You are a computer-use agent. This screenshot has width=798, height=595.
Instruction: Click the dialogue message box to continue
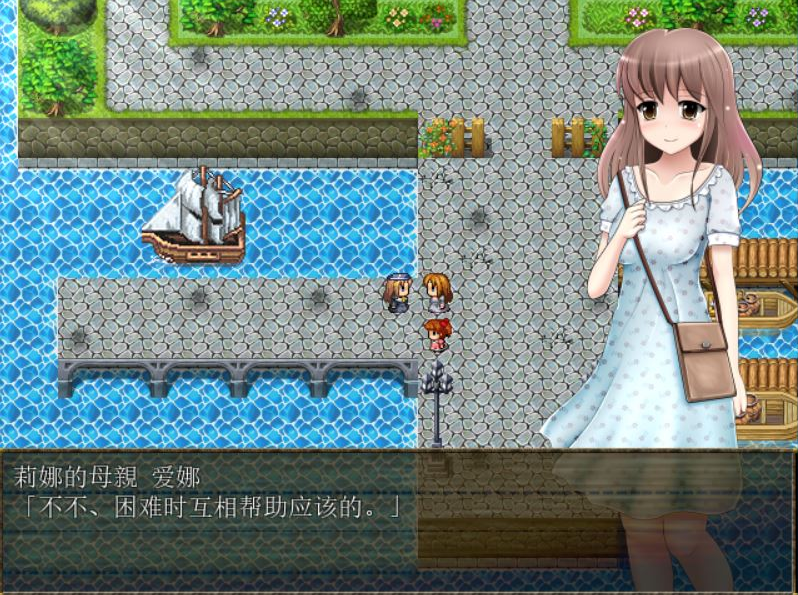(398, 520)
